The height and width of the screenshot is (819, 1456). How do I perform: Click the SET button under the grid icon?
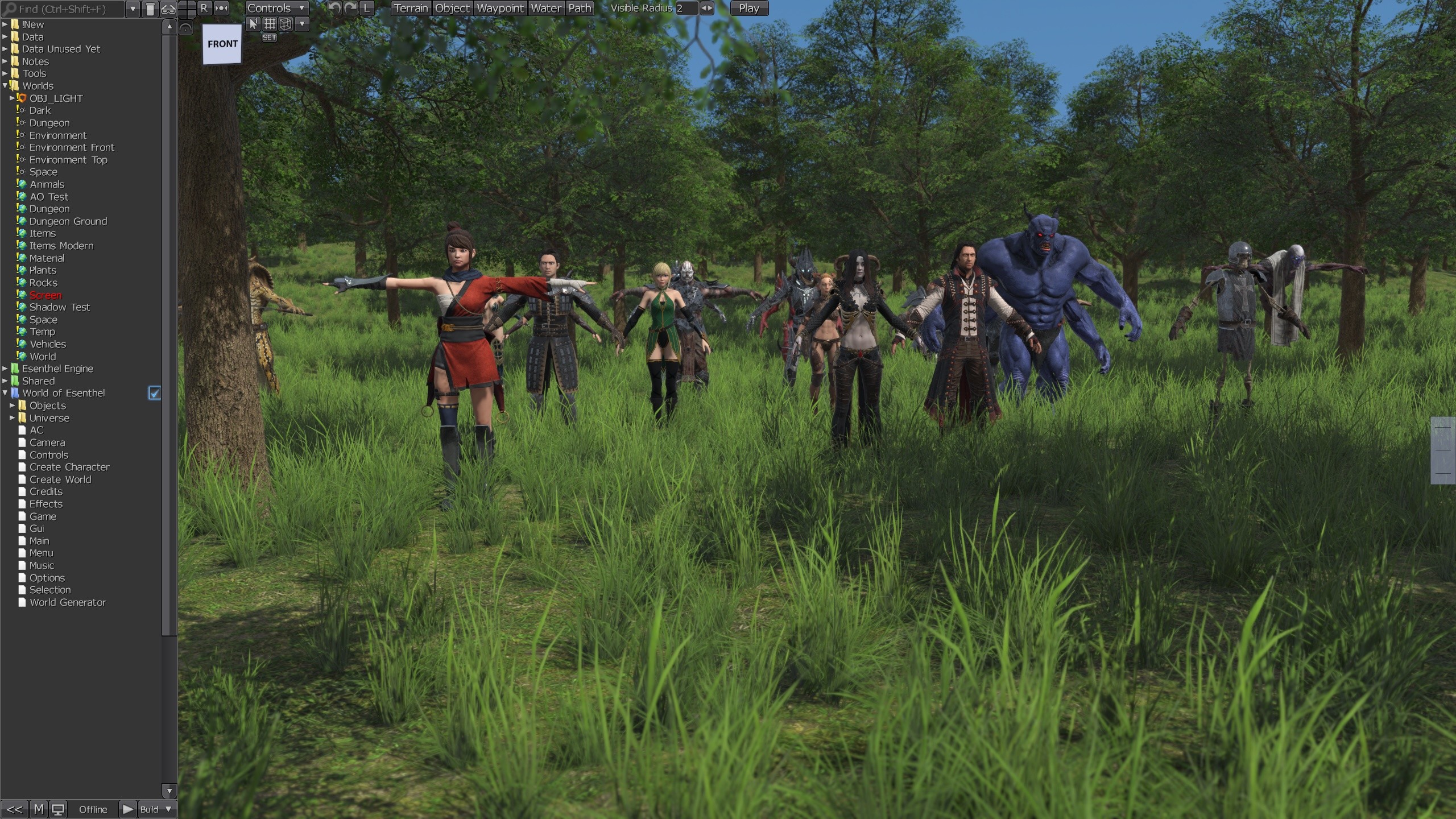269,36
